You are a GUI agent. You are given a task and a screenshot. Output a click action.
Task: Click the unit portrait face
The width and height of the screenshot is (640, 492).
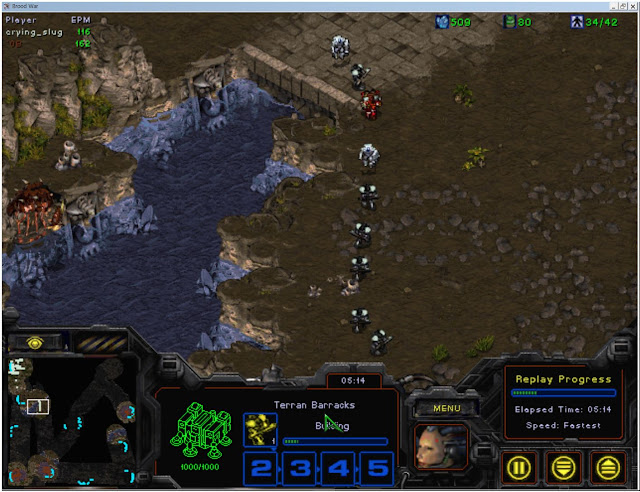pyautogui.click(x=441, y=446)
